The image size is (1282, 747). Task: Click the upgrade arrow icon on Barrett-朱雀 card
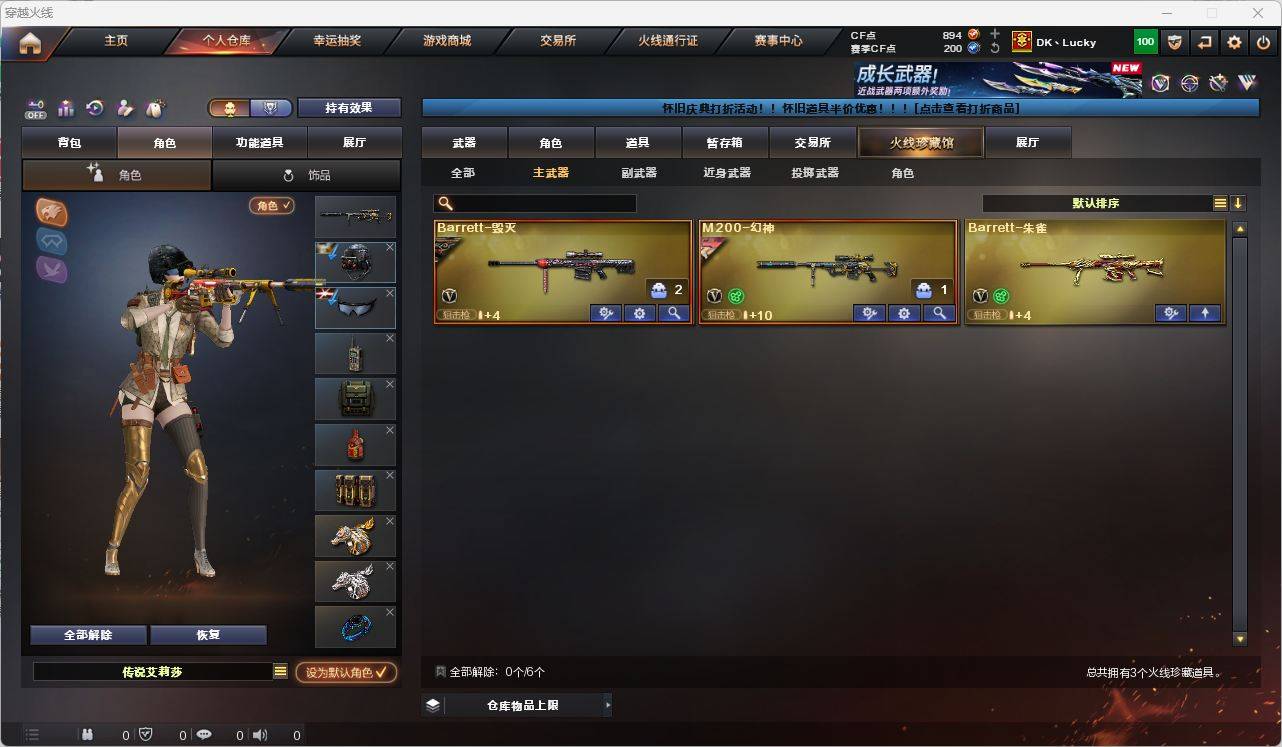1205,313
